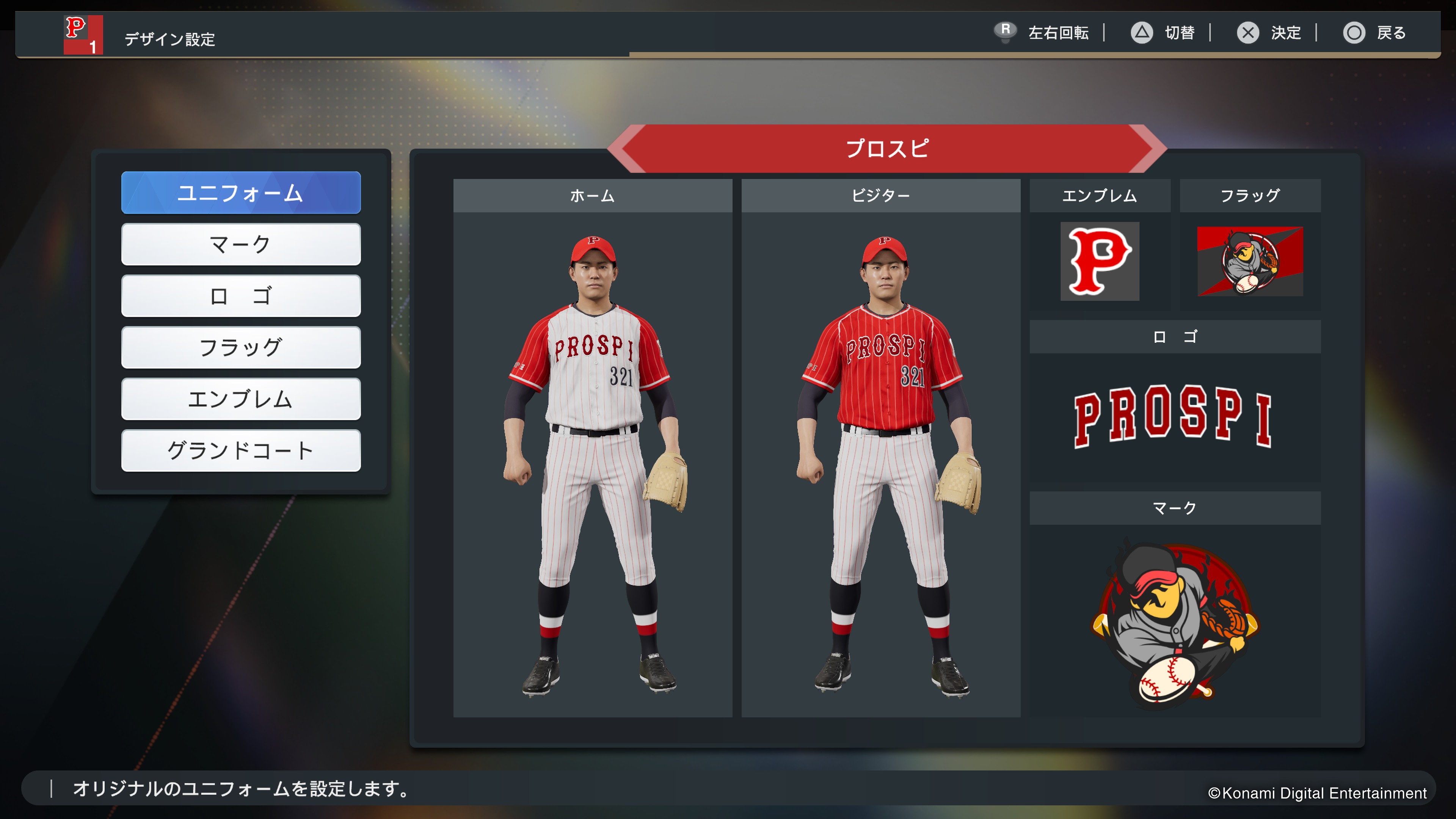Select the ビジター uniform preview

click(x=880, y=463)
